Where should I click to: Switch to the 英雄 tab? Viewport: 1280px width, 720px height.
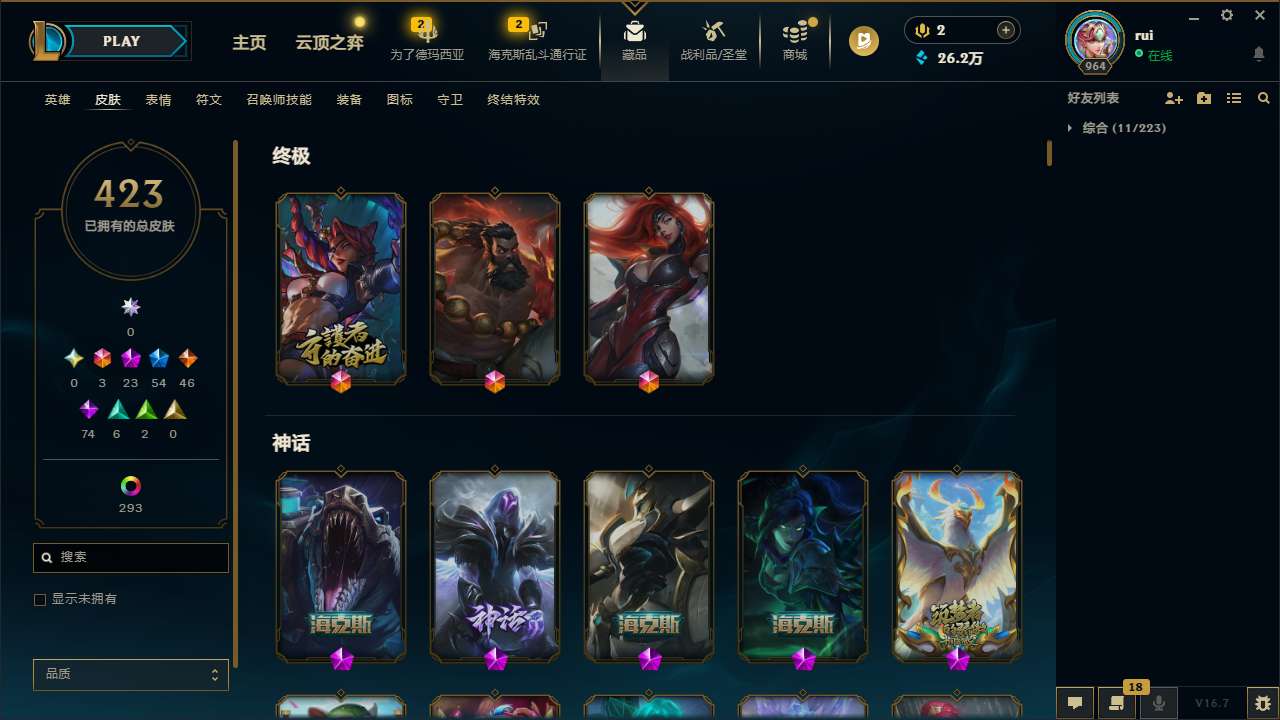pos(57,100)
